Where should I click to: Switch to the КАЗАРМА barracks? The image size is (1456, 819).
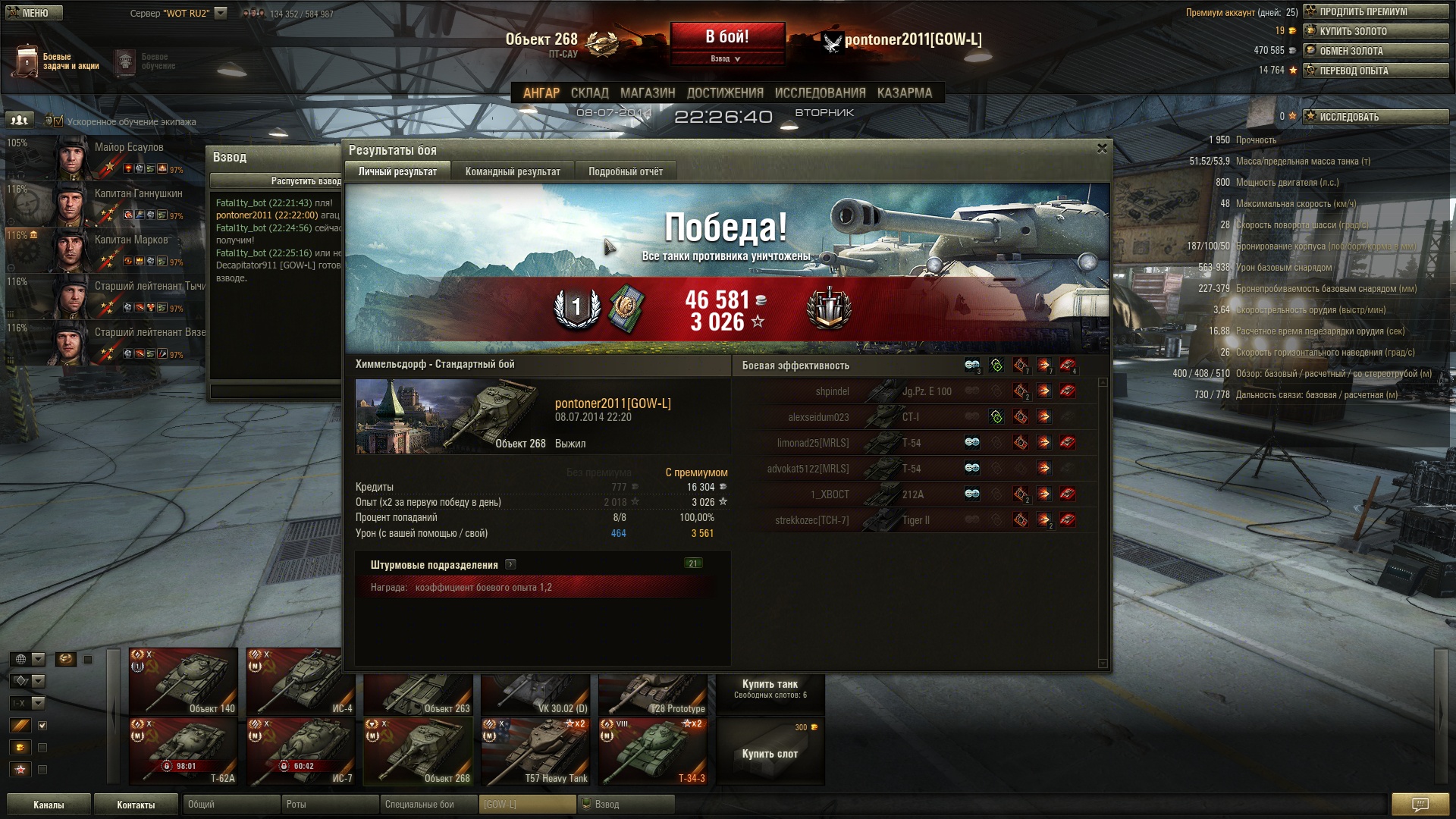click(x=904, y=93)
